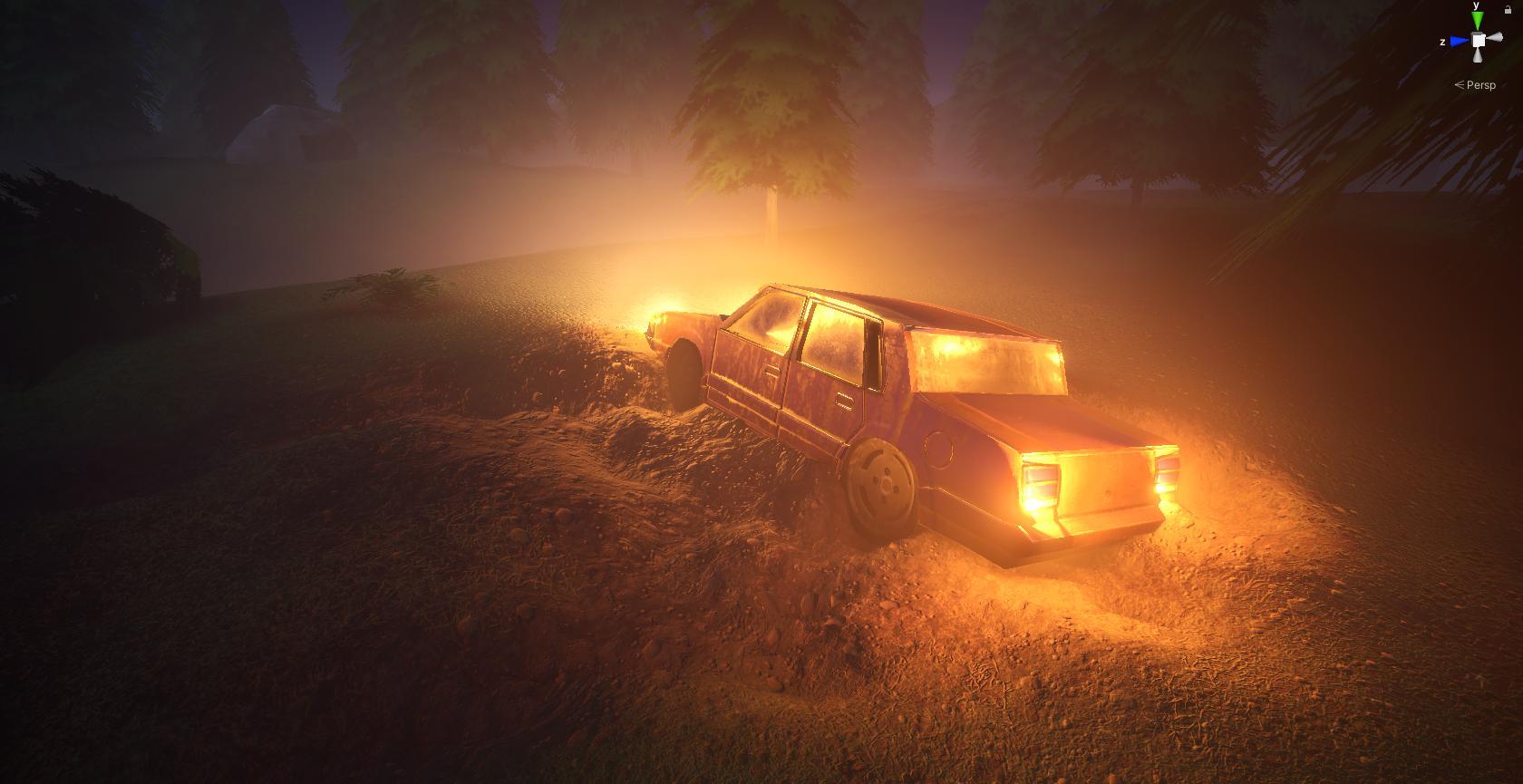Click the green Y axis cone on the gizmo
Viewport: 1523px width, 784px height.
point(1477,20)
